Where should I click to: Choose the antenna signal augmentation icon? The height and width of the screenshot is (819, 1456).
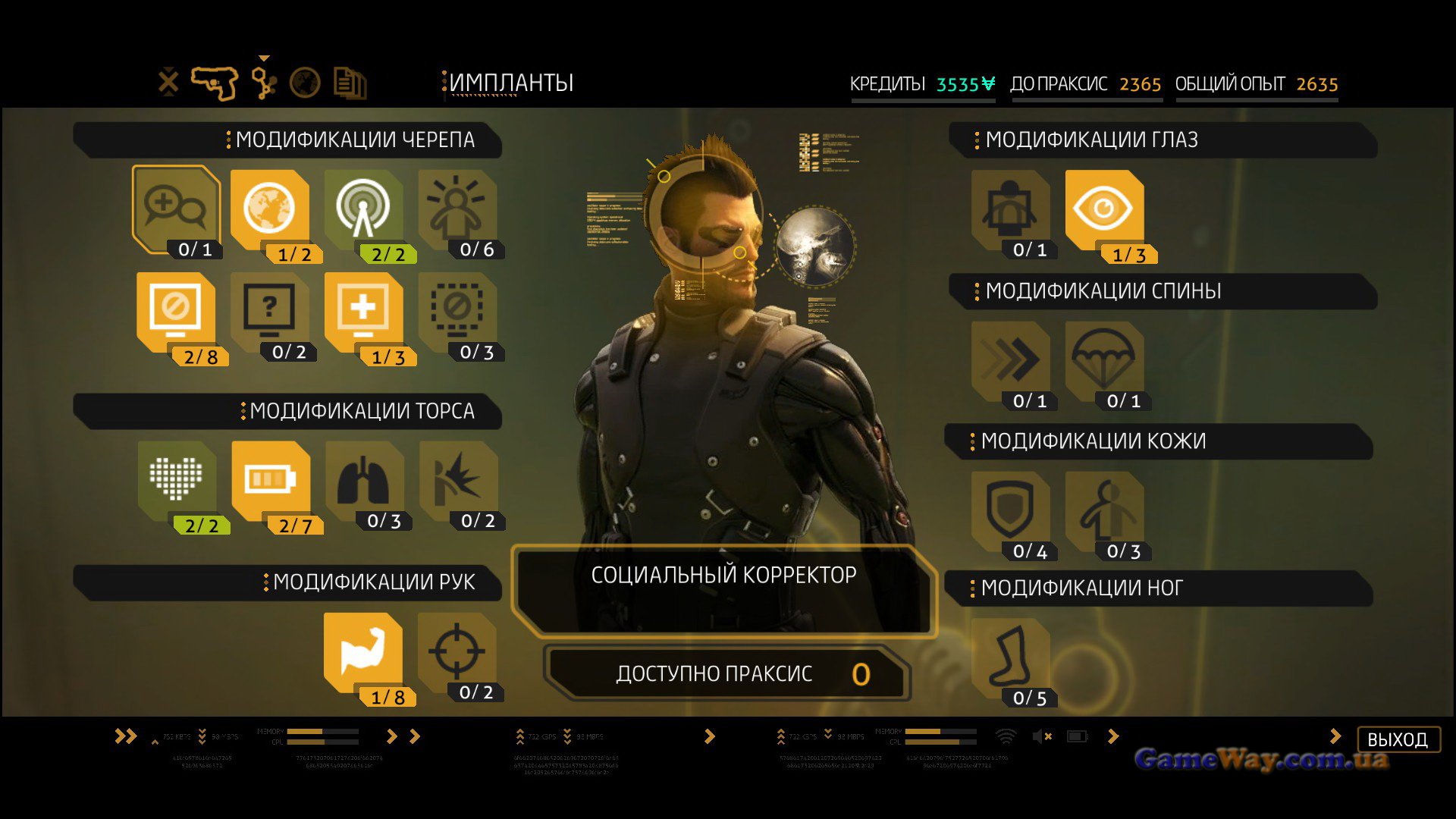[363, 208]
